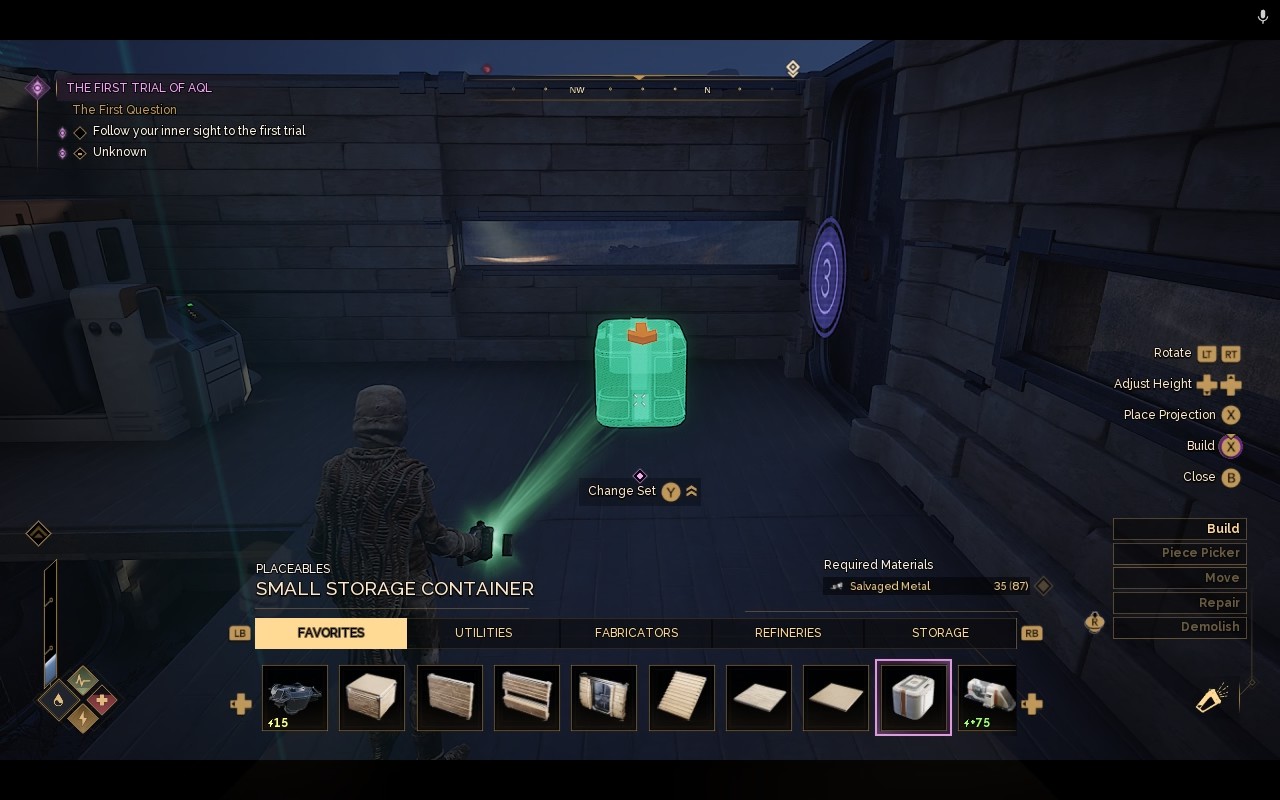Switch to the Storage tab

click(940, 633)
